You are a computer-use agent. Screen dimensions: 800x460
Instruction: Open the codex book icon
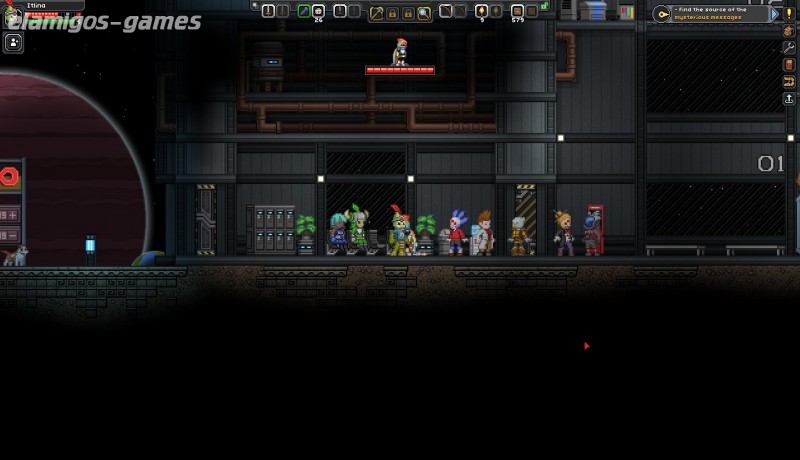(x=789, y=65)
